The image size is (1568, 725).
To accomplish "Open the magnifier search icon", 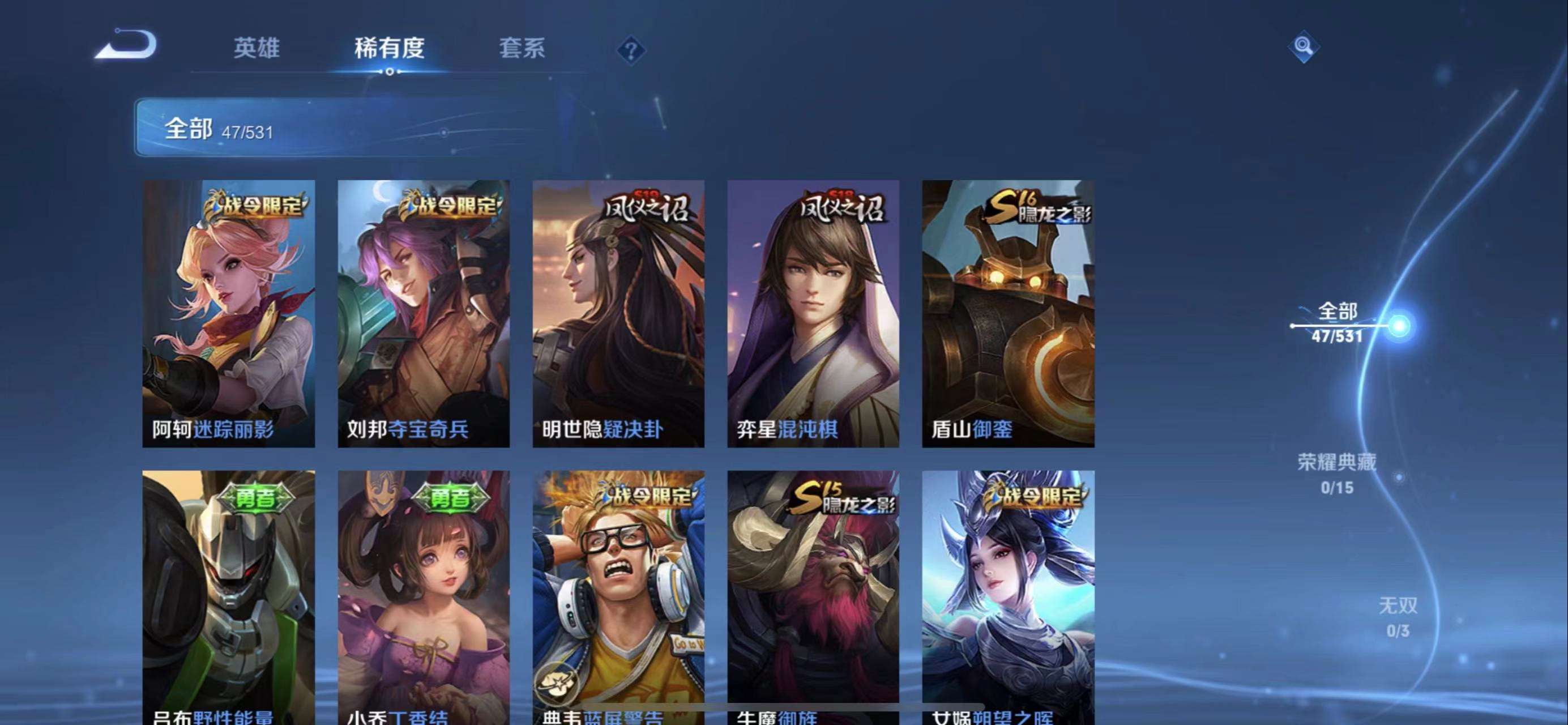I will tap(1303, 47).
